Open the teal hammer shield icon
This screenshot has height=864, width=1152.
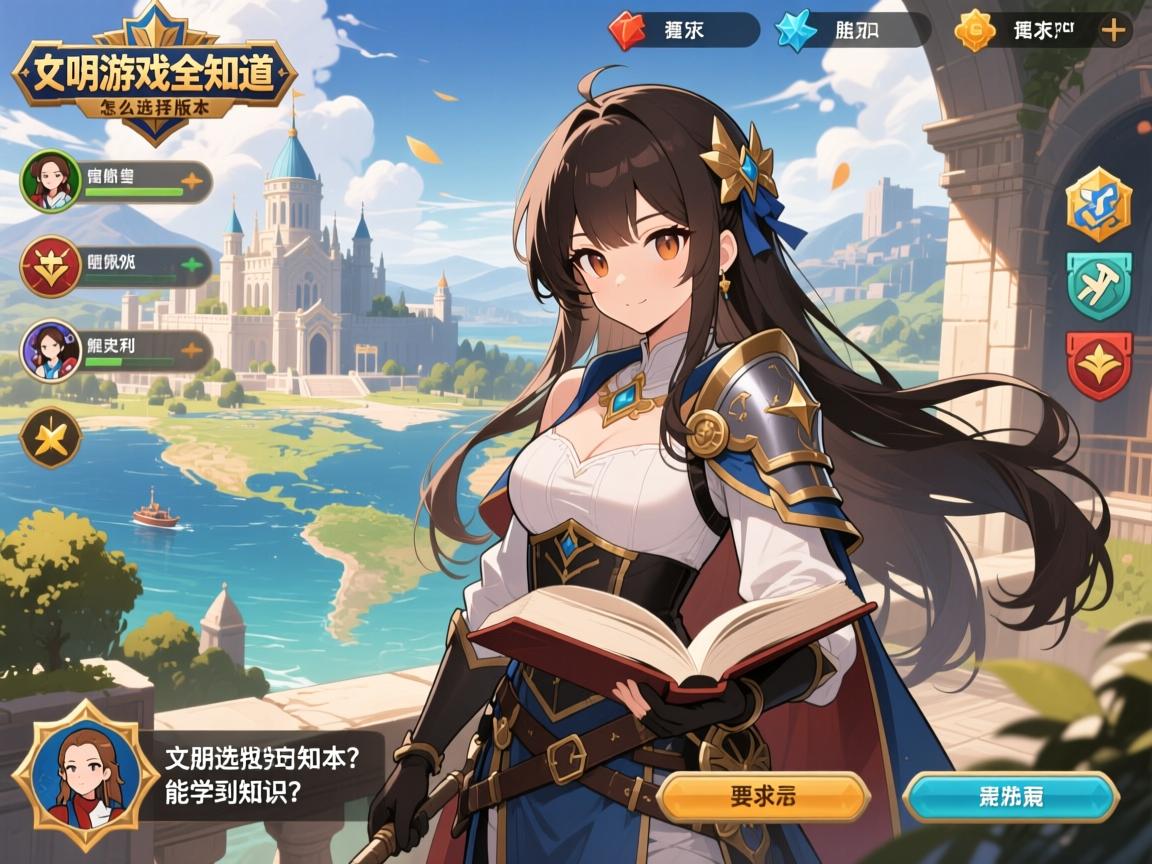(1098, 286)
